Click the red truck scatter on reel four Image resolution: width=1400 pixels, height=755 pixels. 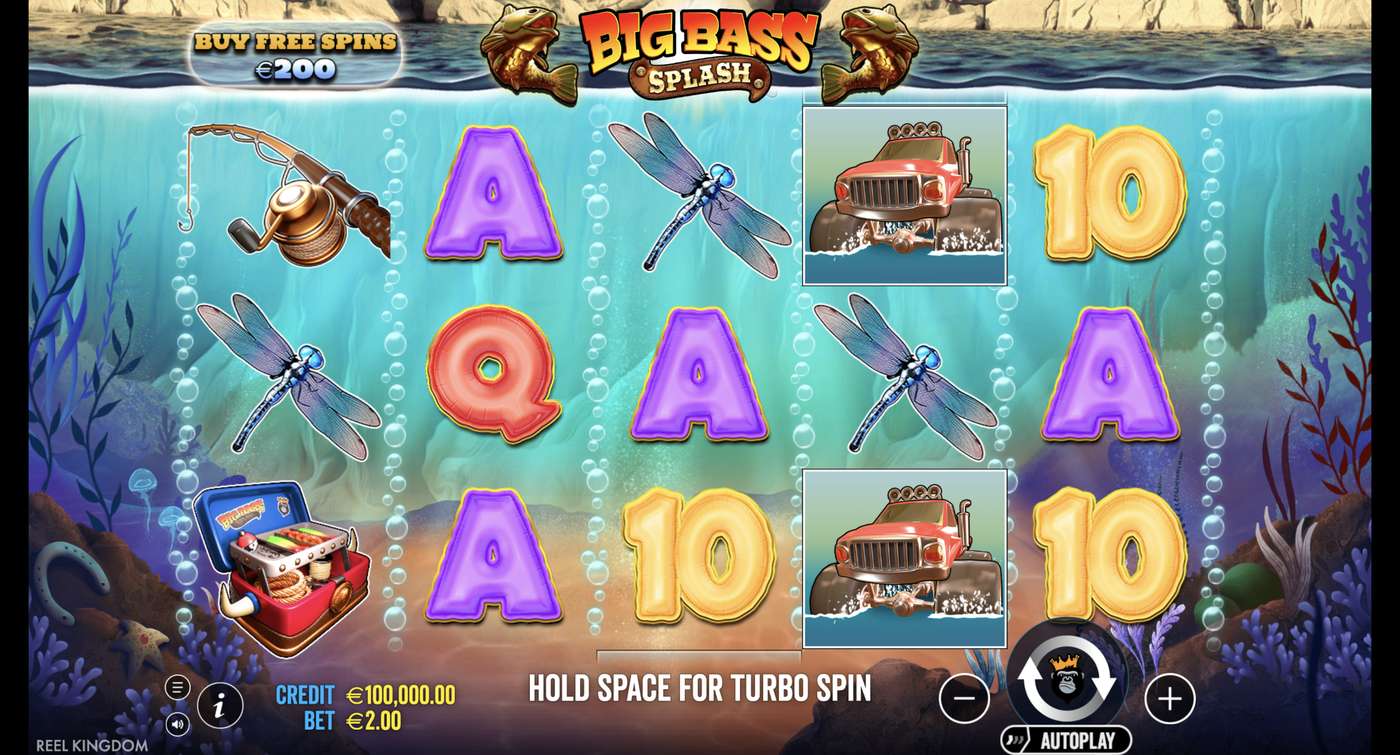(x=905, y=190)
